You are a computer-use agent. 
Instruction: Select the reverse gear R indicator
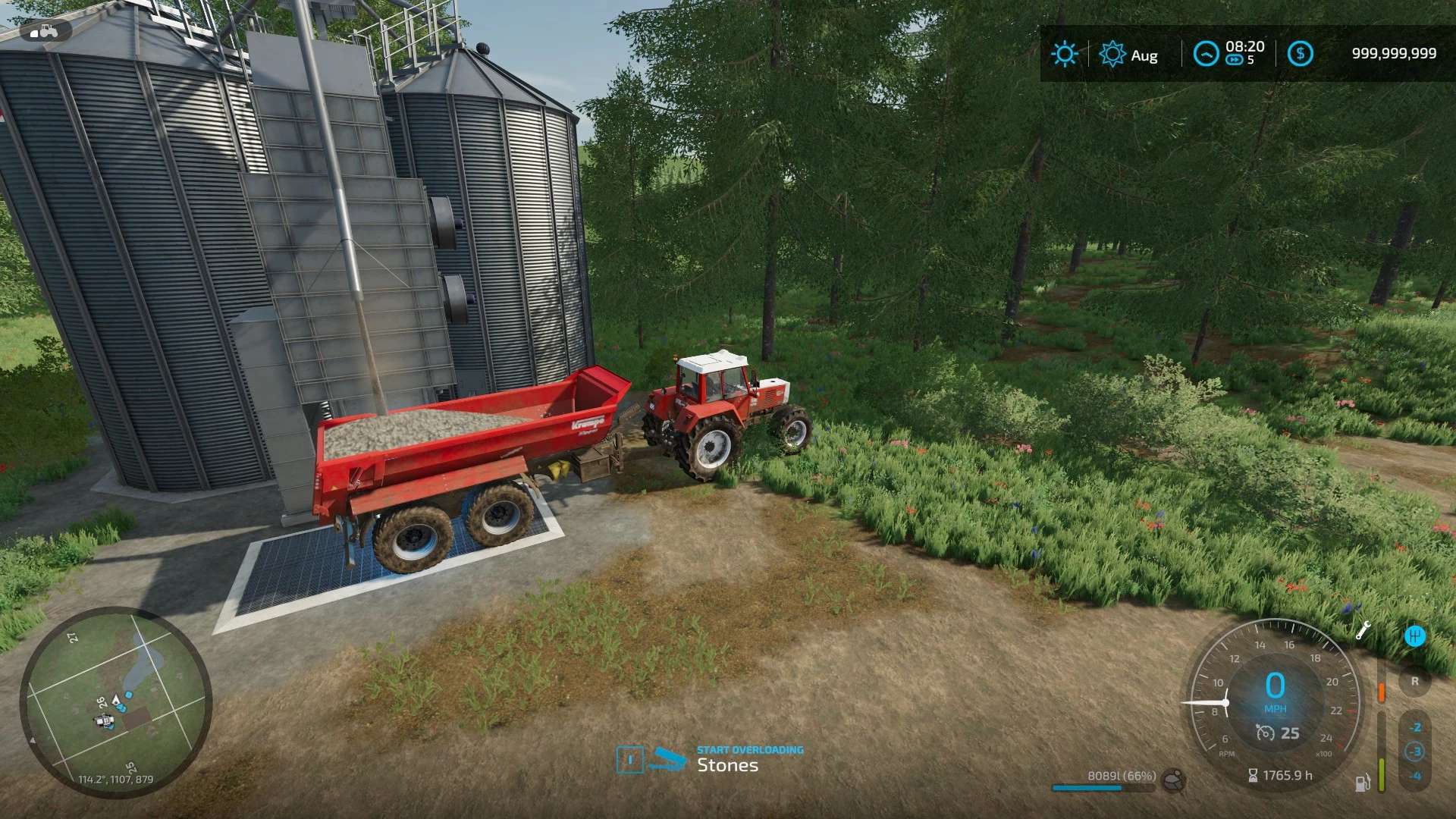[1414, 681]
